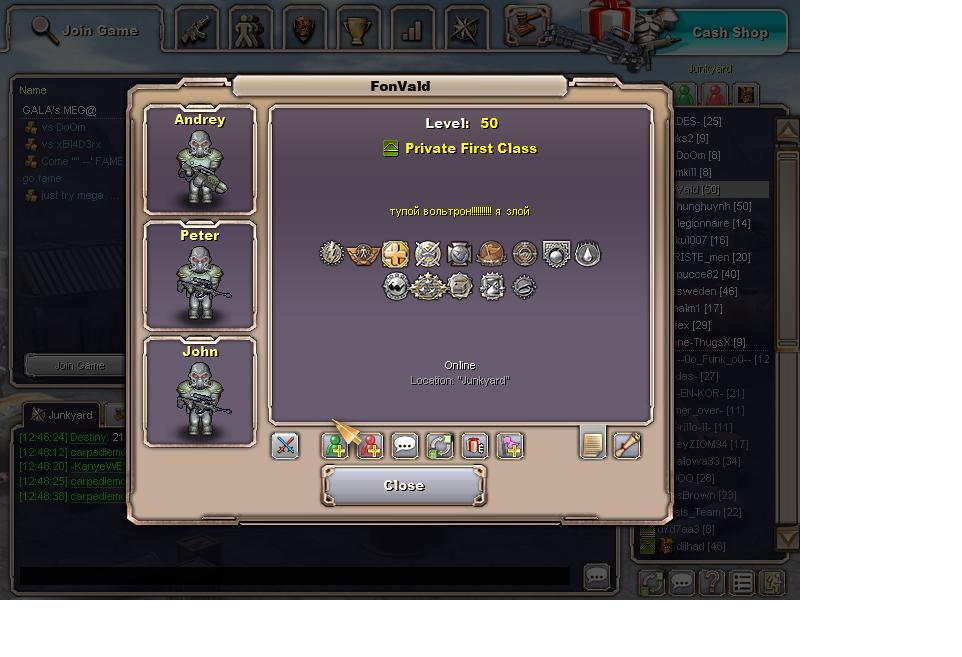
Task: Open the trophy tab in top bar
Action: (x=357, y=30)
